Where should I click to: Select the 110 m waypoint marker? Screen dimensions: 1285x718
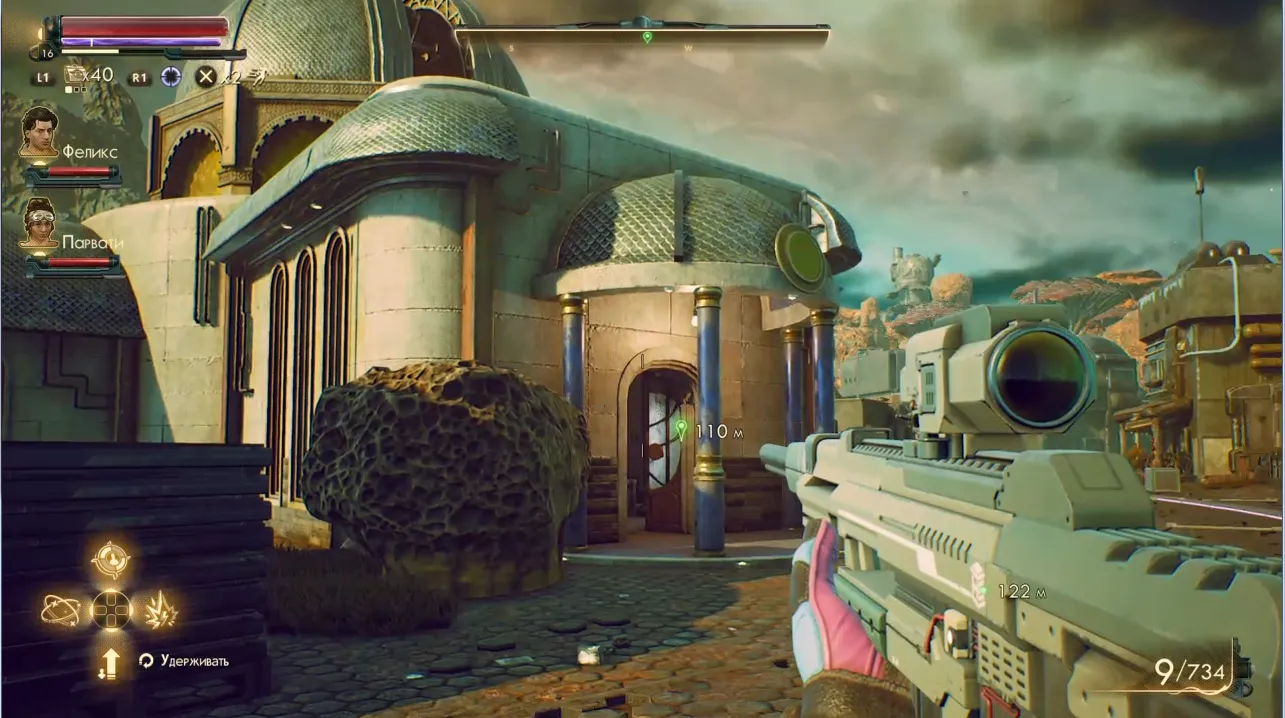682,429
